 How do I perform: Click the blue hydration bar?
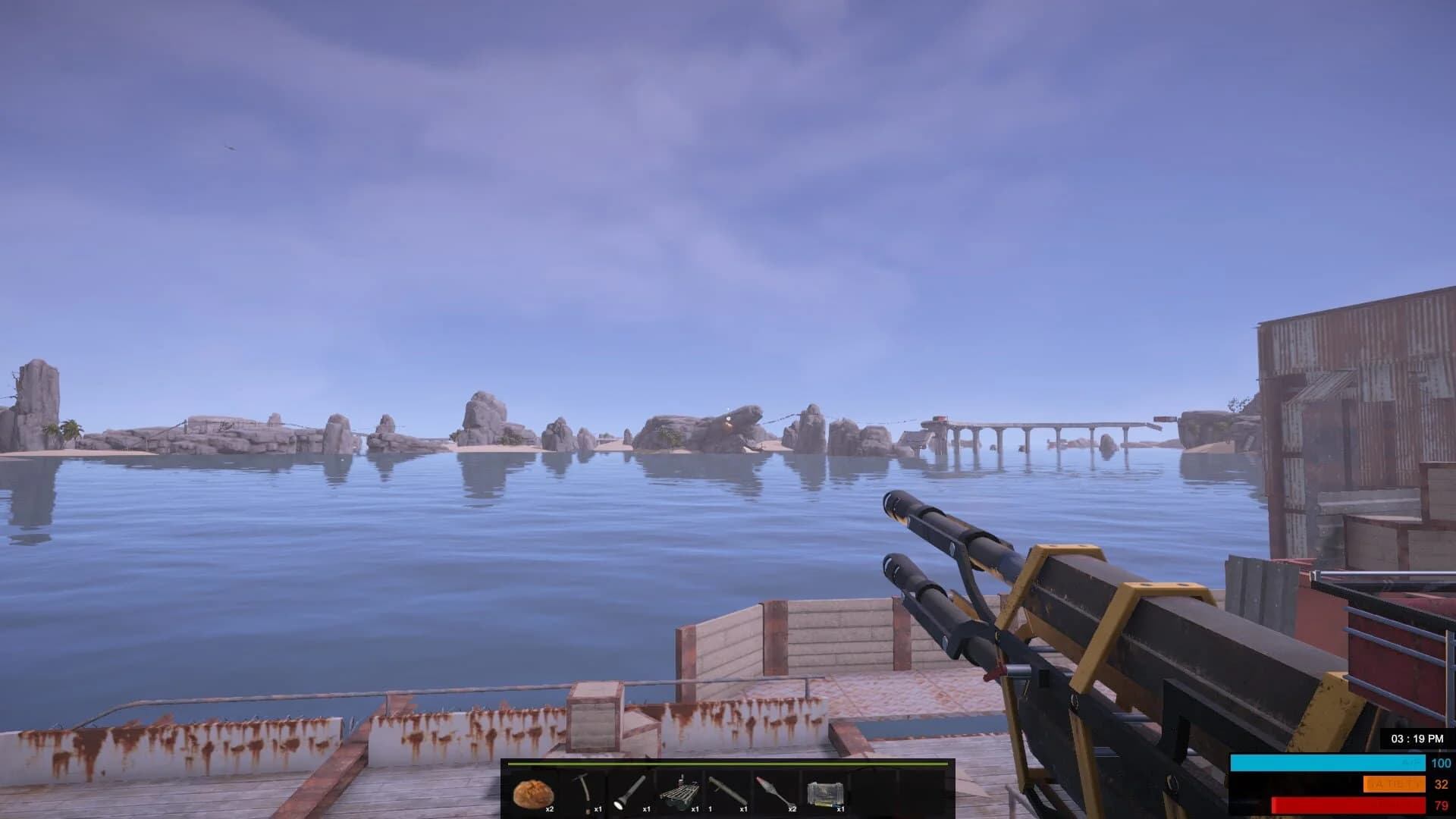coord(1327,762)
